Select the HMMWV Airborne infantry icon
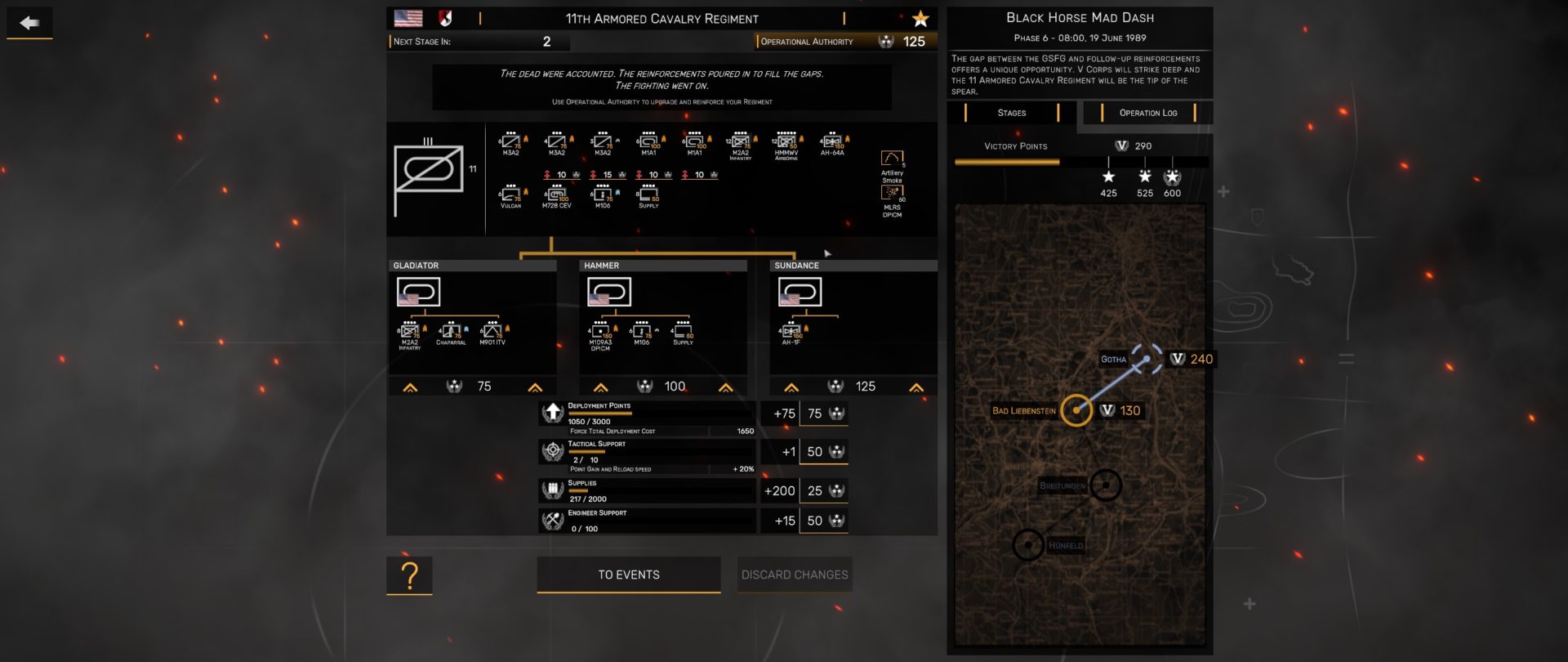 (786, 139)
